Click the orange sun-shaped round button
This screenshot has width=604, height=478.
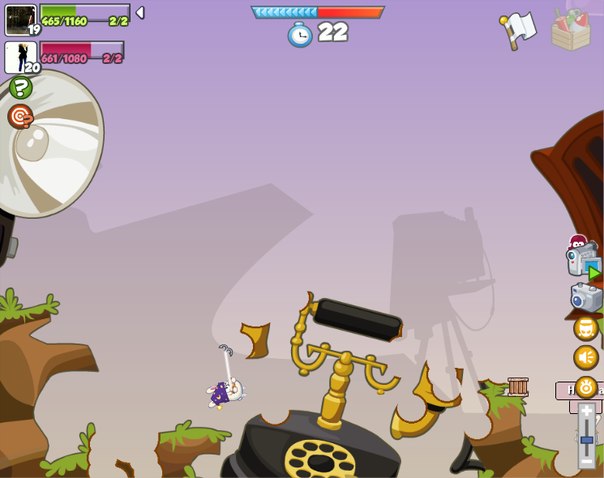pyautogui.click(x=586, y=387)
